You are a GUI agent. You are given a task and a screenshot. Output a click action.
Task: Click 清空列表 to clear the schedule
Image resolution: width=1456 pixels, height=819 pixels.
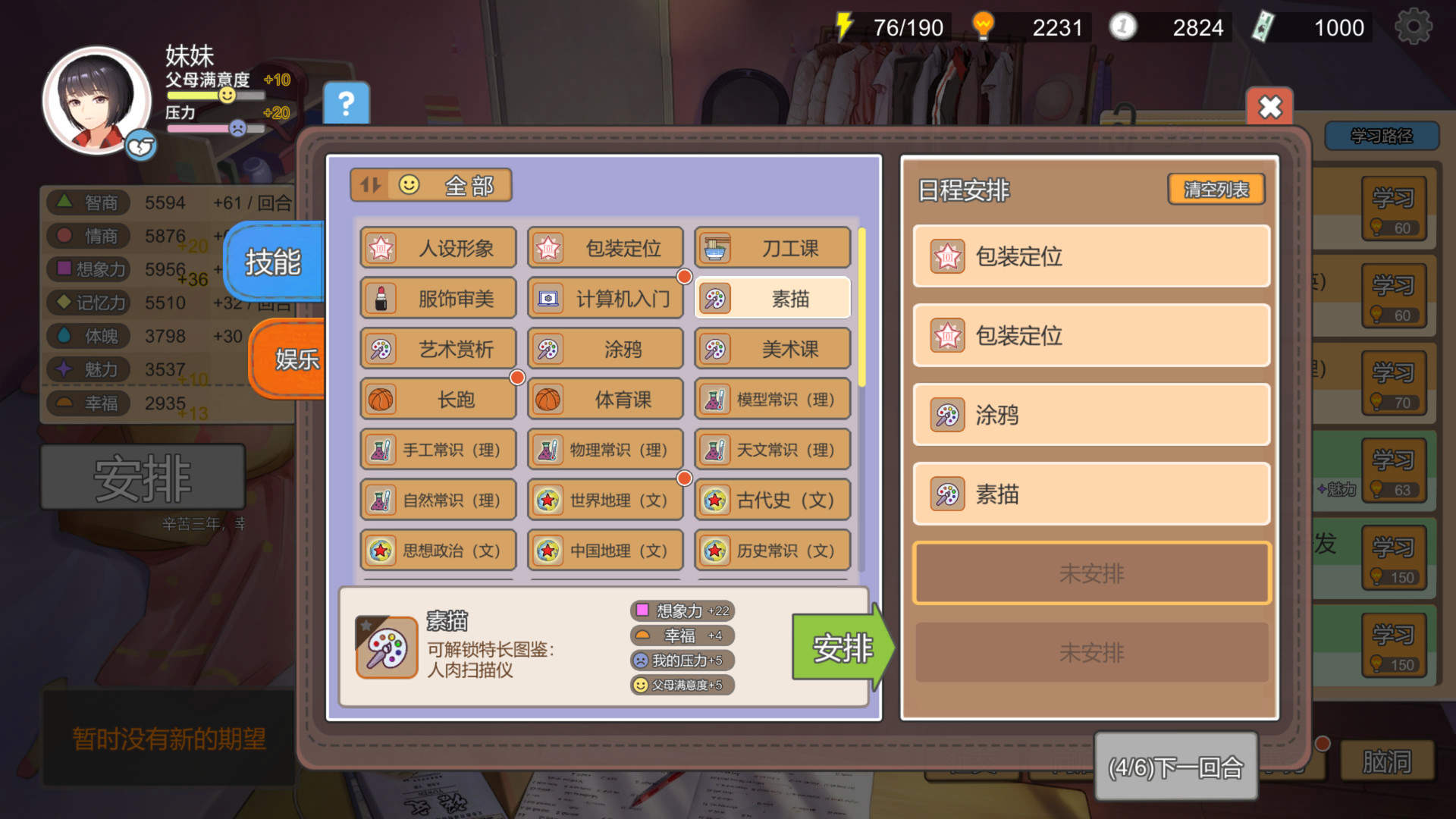[1216, 190]
